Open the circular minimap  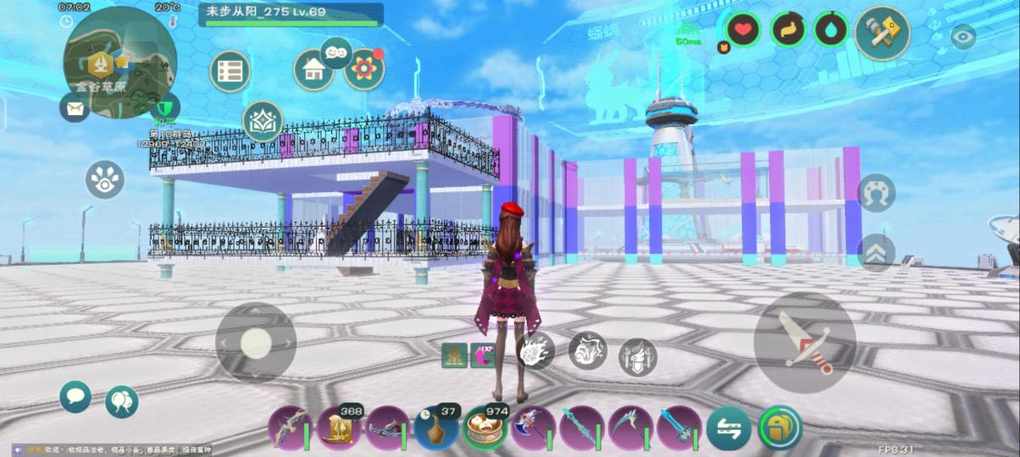click(119, 60)
